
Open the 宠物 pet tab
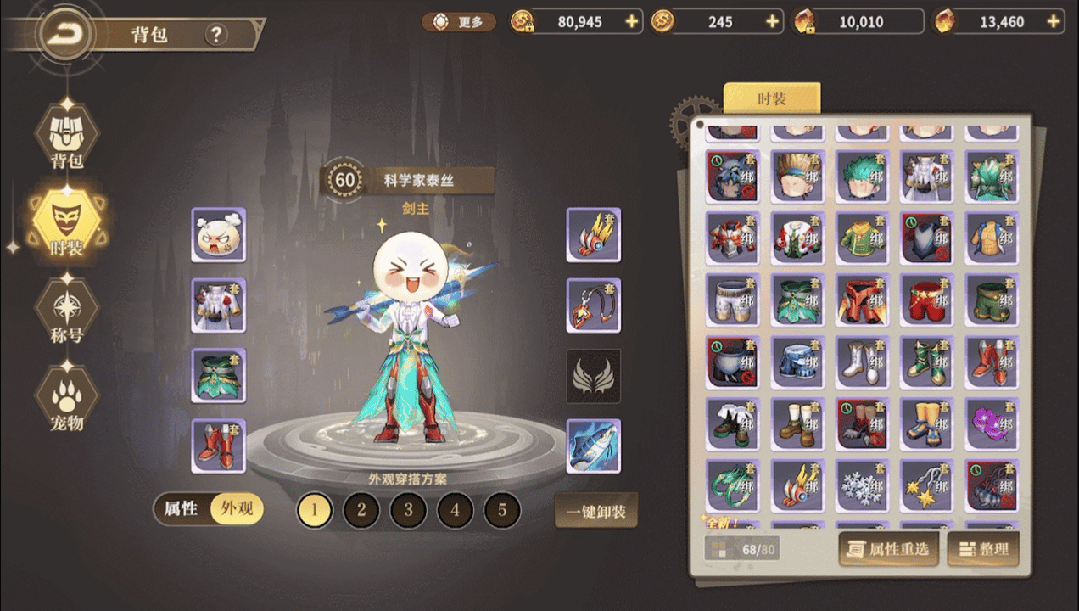(66, 397)
